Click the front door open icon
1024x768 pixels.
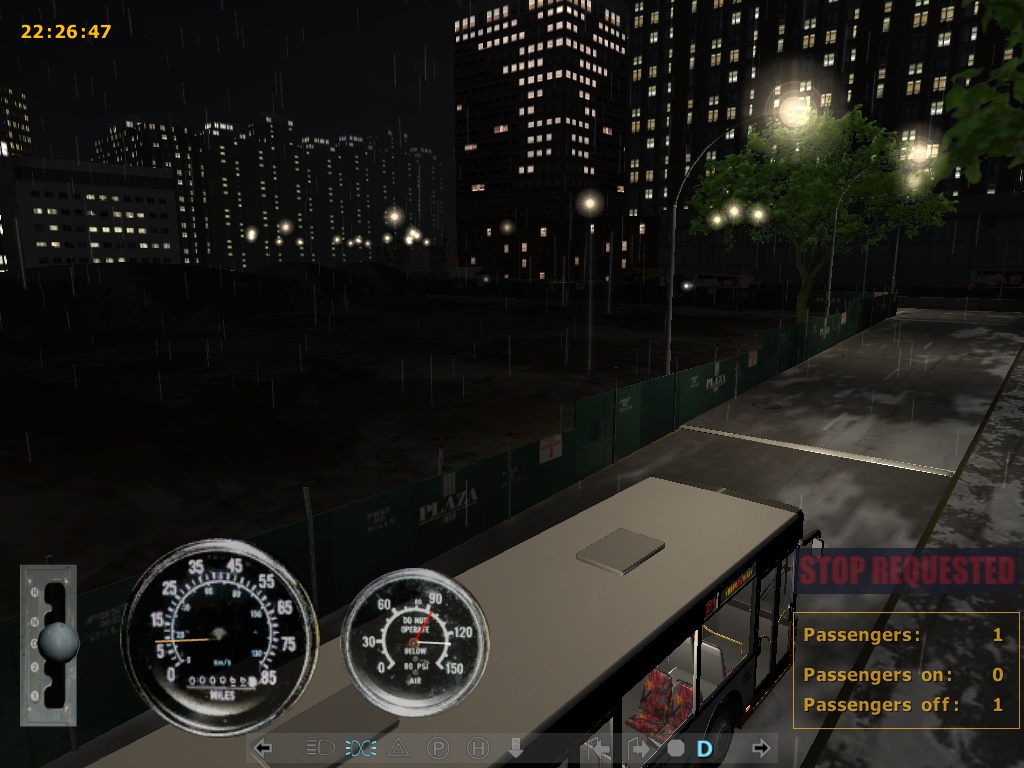point(599,747)
